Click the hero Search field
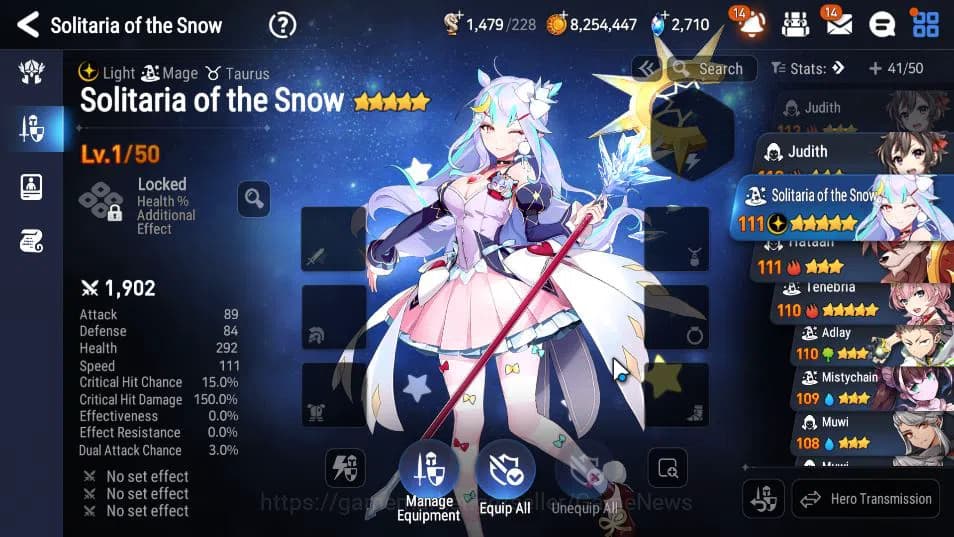Image resolution: width=954 pixels, height=537 pixels. point(712,69)
